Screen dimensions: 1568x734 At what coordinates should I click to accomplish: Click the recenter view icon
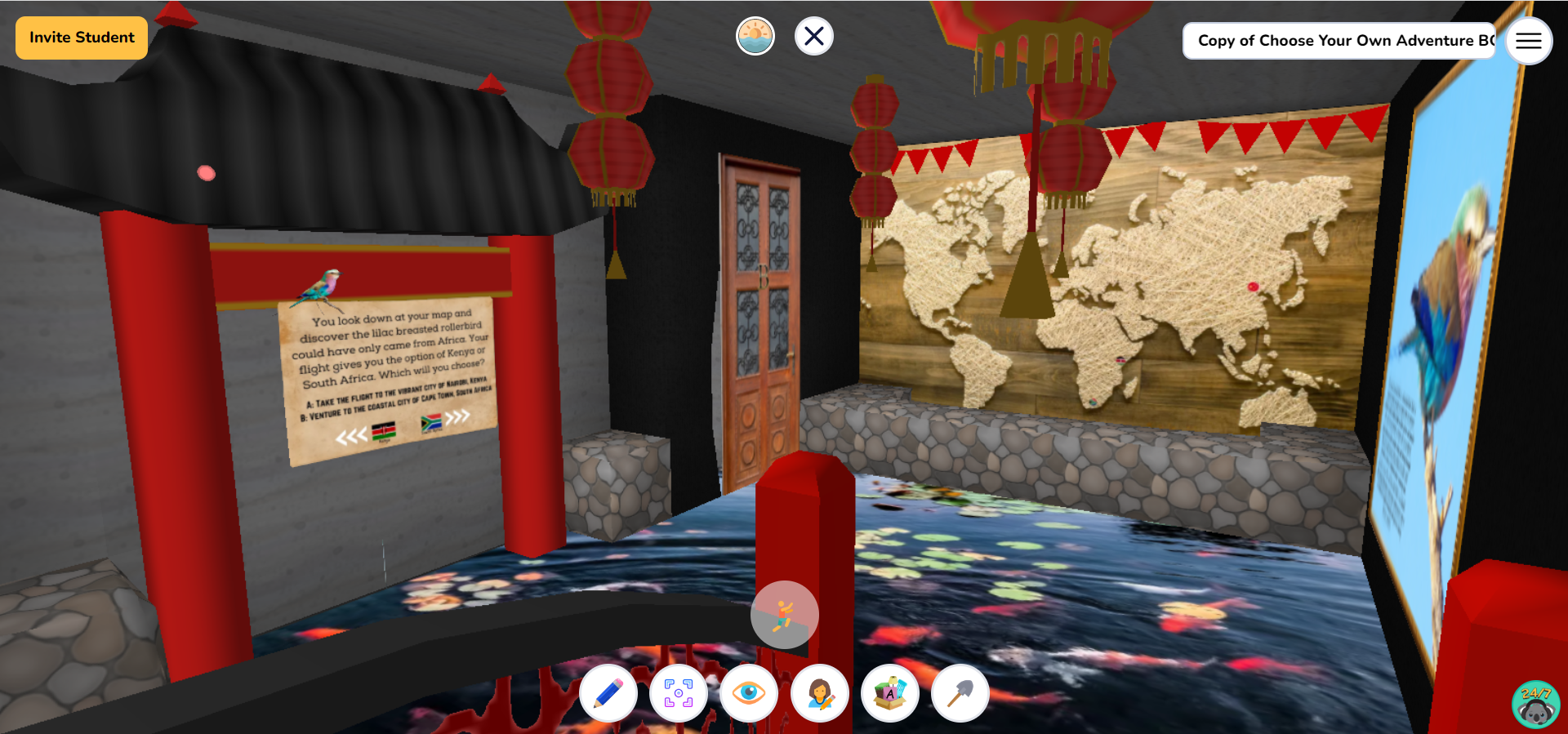point(679,693)
